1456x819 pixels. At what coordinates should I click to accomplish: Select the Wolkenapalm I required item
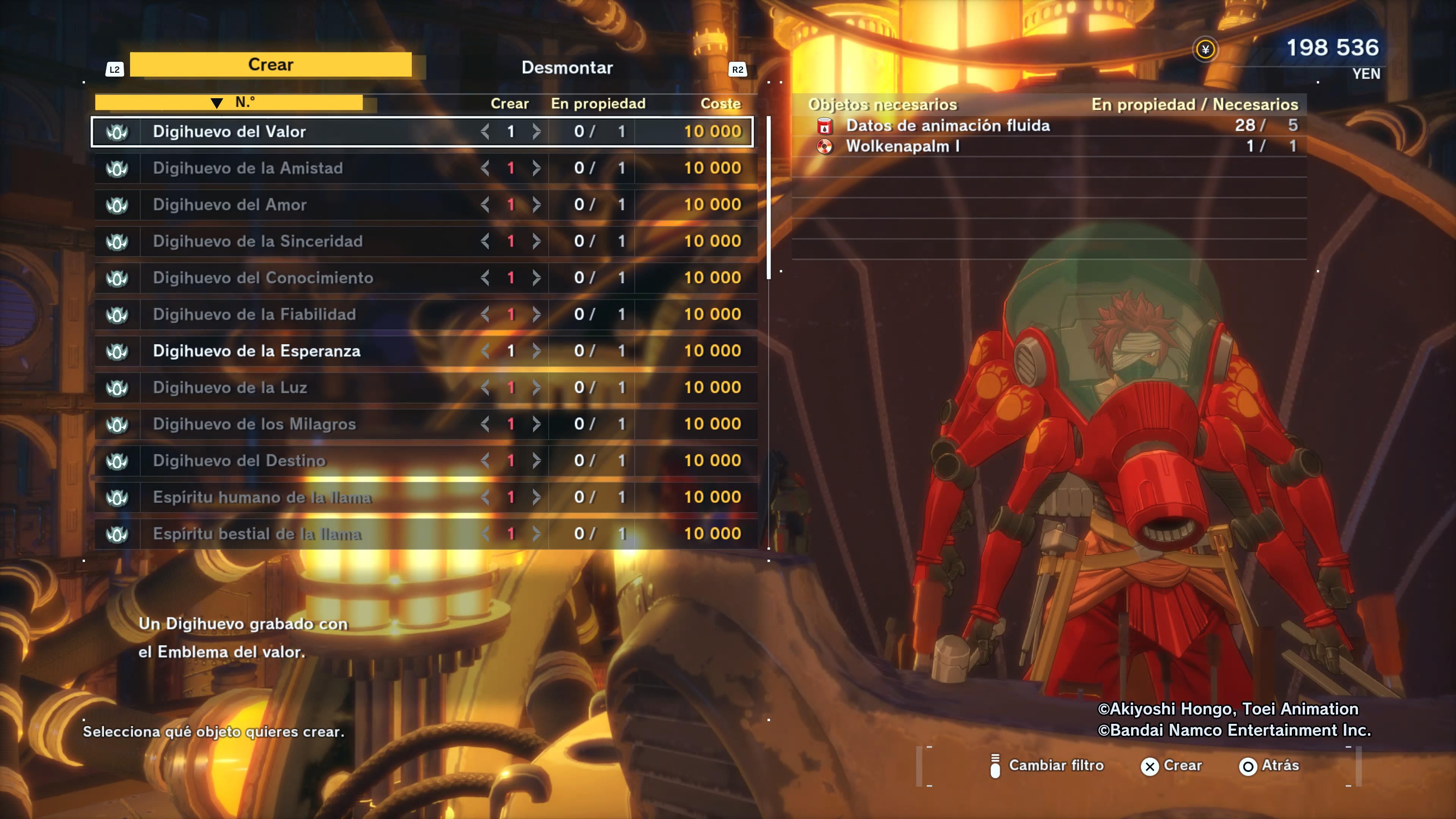[x=903, y=146]
